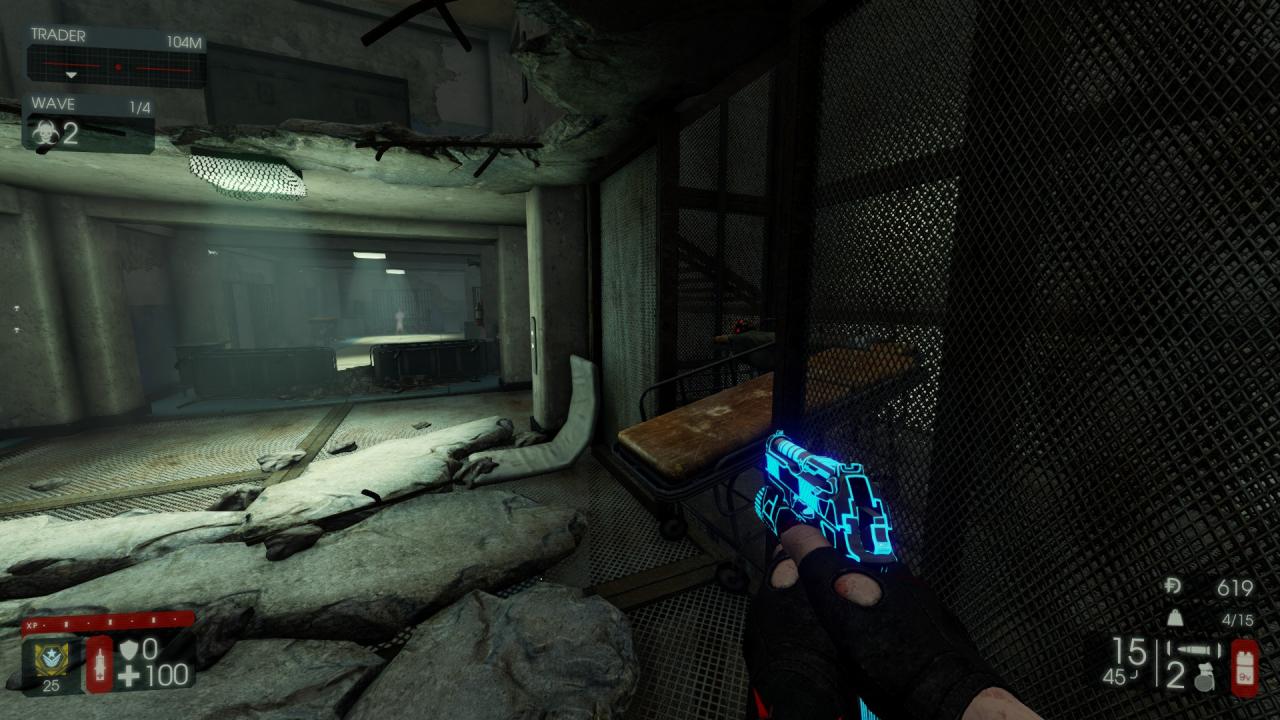Toggle the red flashlight battery icon

1246,667
